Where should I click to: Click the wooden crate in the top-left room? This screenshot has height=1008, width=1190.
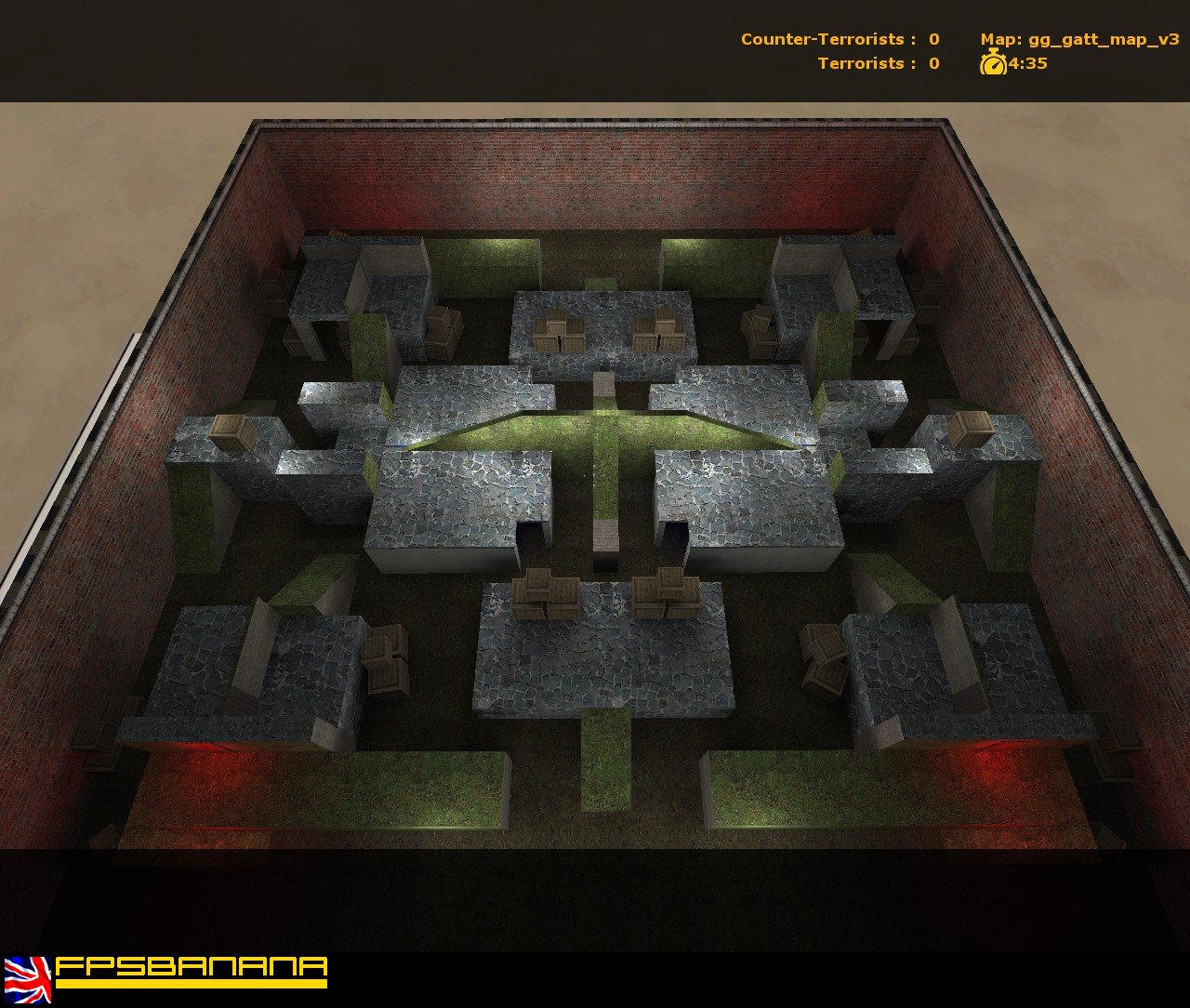point(442,330)
